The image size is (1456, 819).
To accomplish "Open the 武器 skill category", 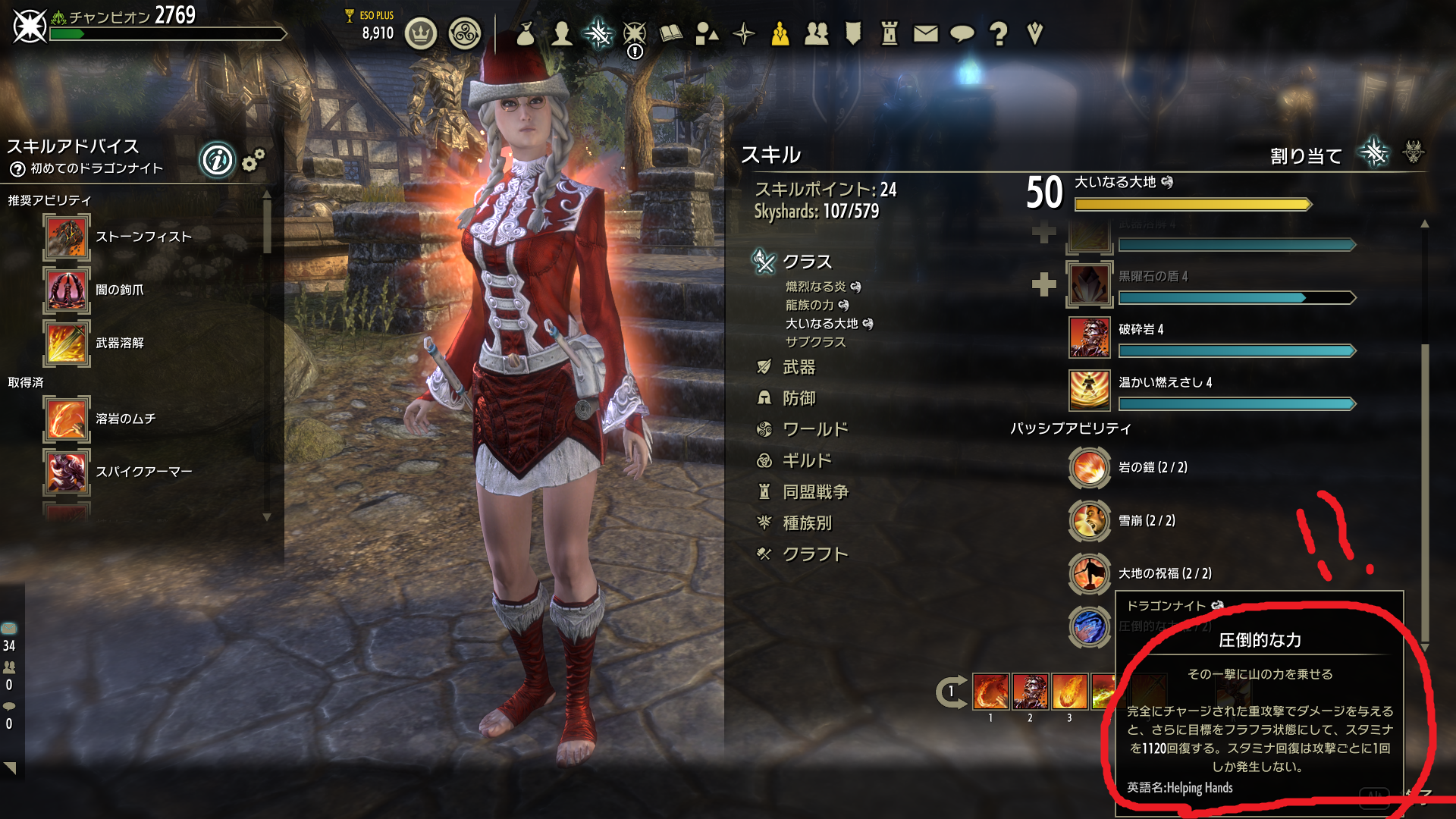I will click(799, 368).
